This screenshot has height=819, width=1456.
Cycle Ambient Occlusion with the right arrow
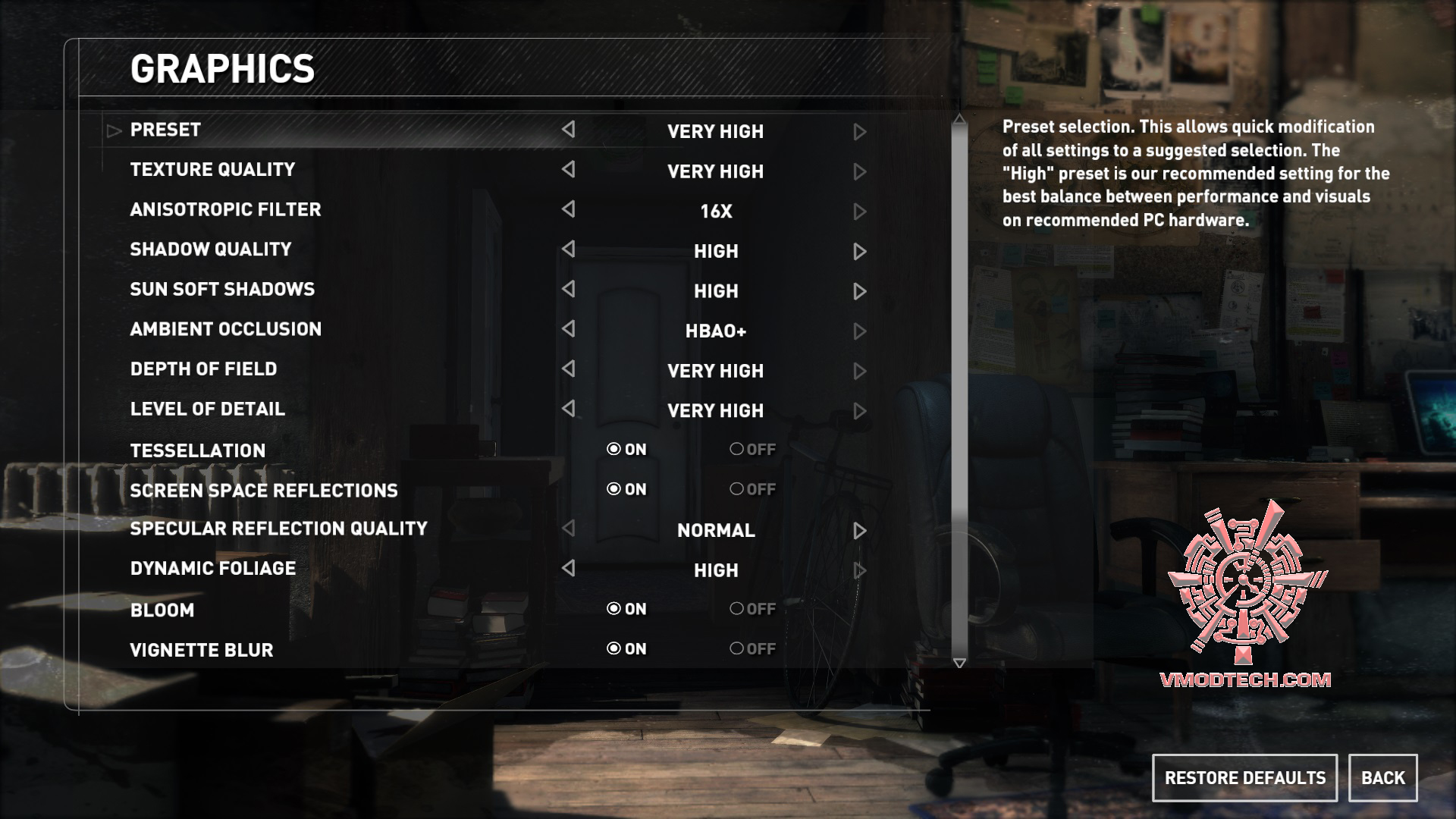(859, 330)
